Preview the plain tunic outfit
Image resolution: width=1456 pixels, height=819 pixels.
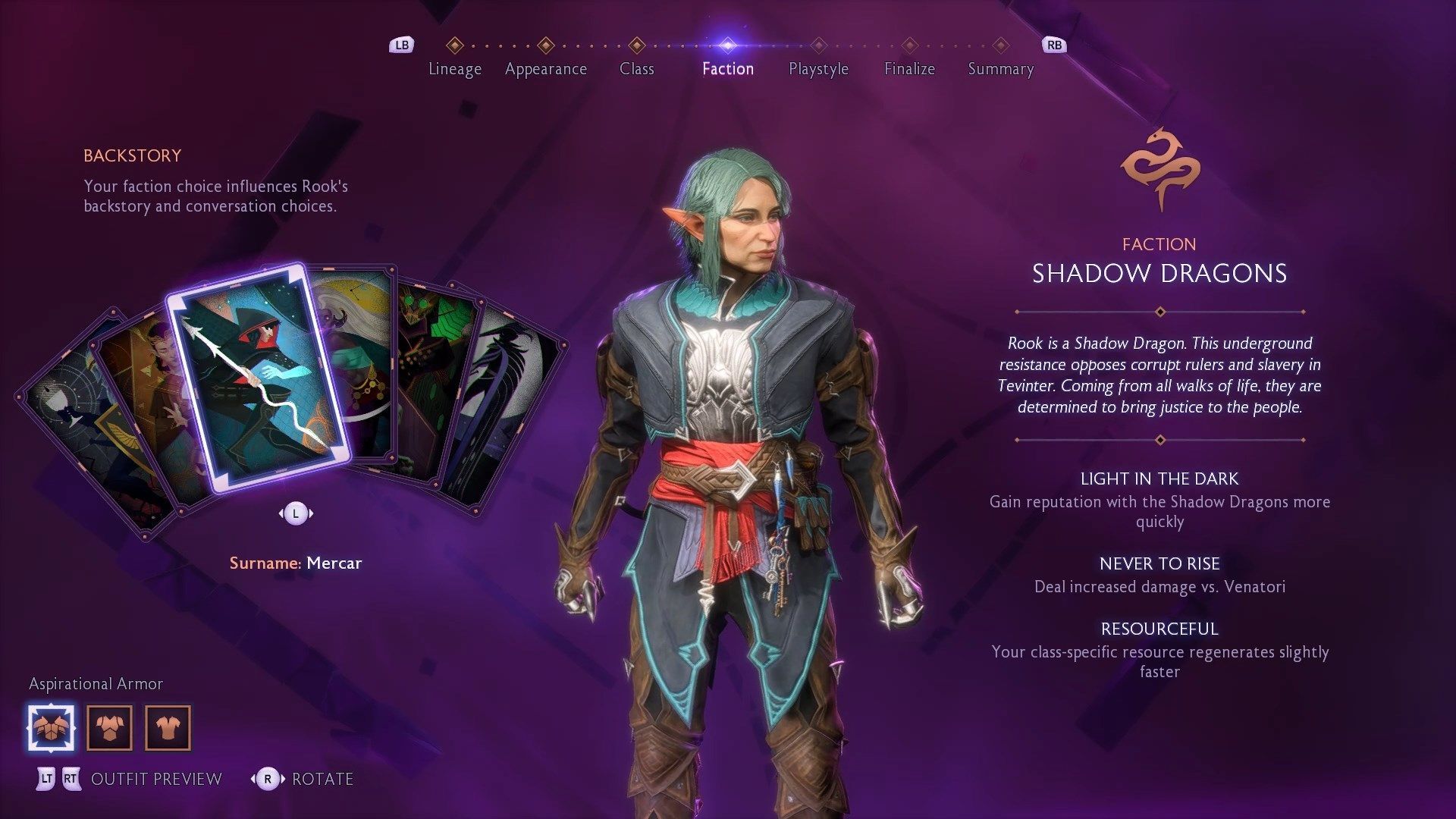[x=168, y=728]
